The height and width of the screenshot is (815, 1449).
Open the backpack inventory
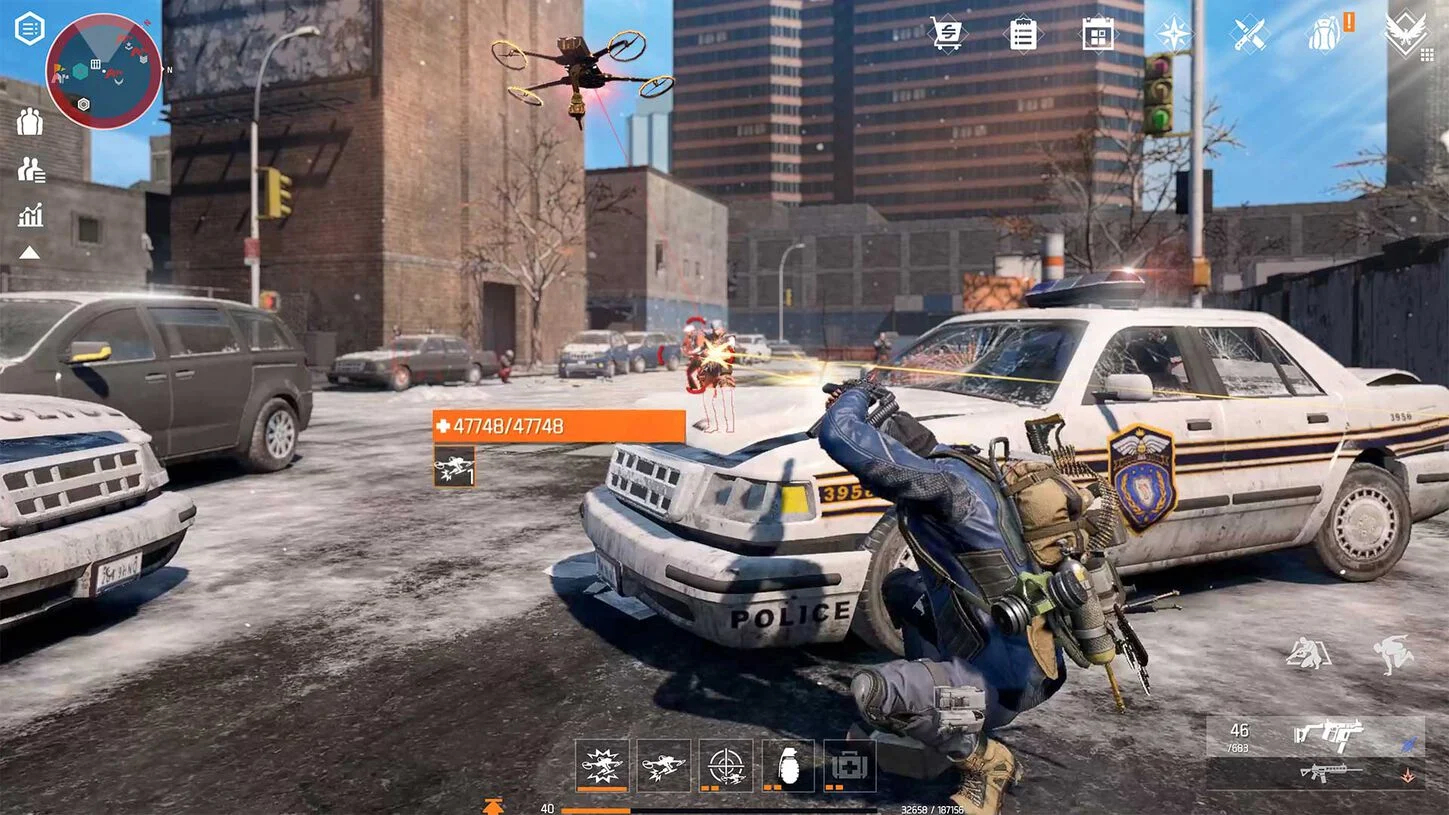pyautogui.click(x=1325, y=33)
